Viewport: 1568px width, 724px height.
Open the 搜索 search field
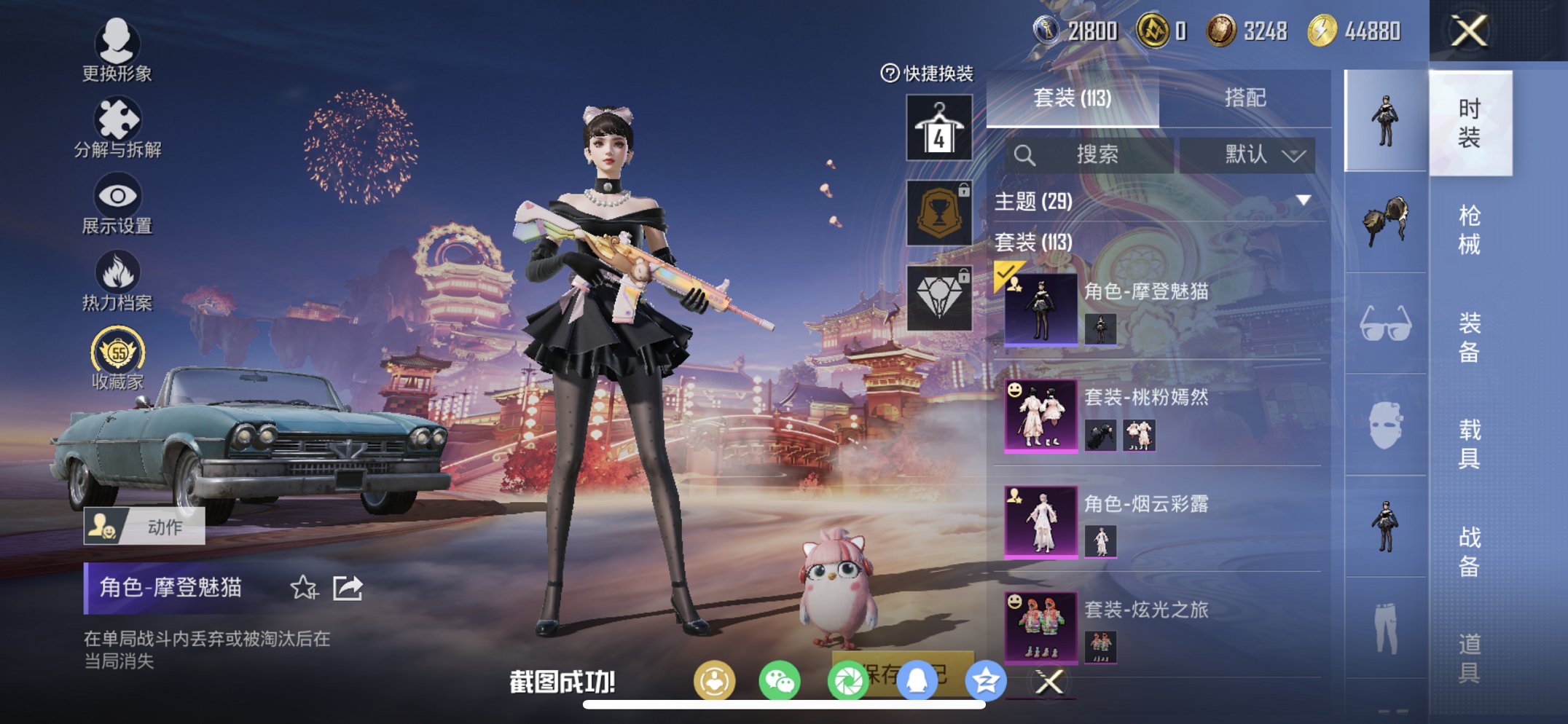[x=1093, y=155]
